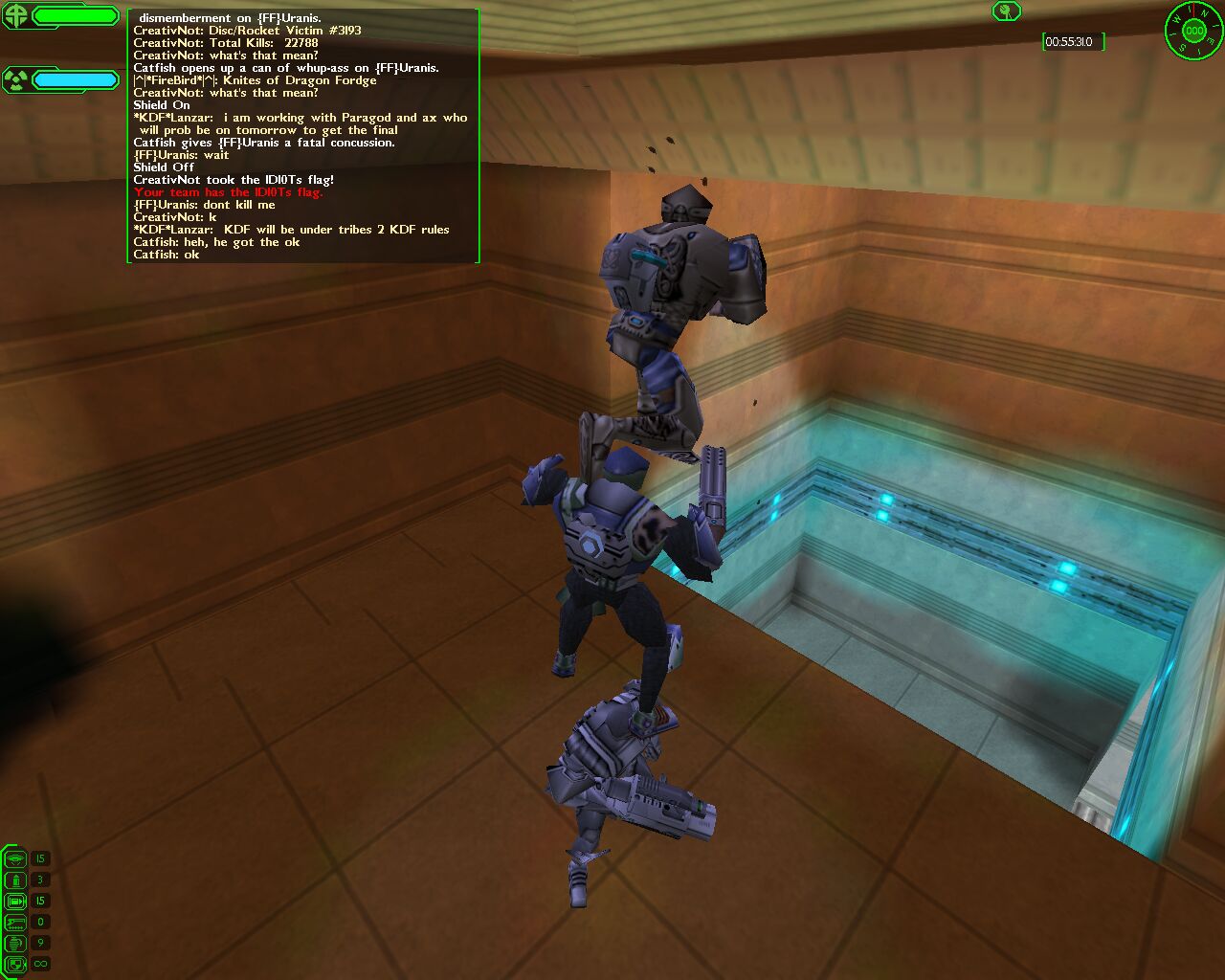The image size is (1225, 980).
Task: Click inside the chat message window
Action: pyautogui.click(x=302, y=136)
